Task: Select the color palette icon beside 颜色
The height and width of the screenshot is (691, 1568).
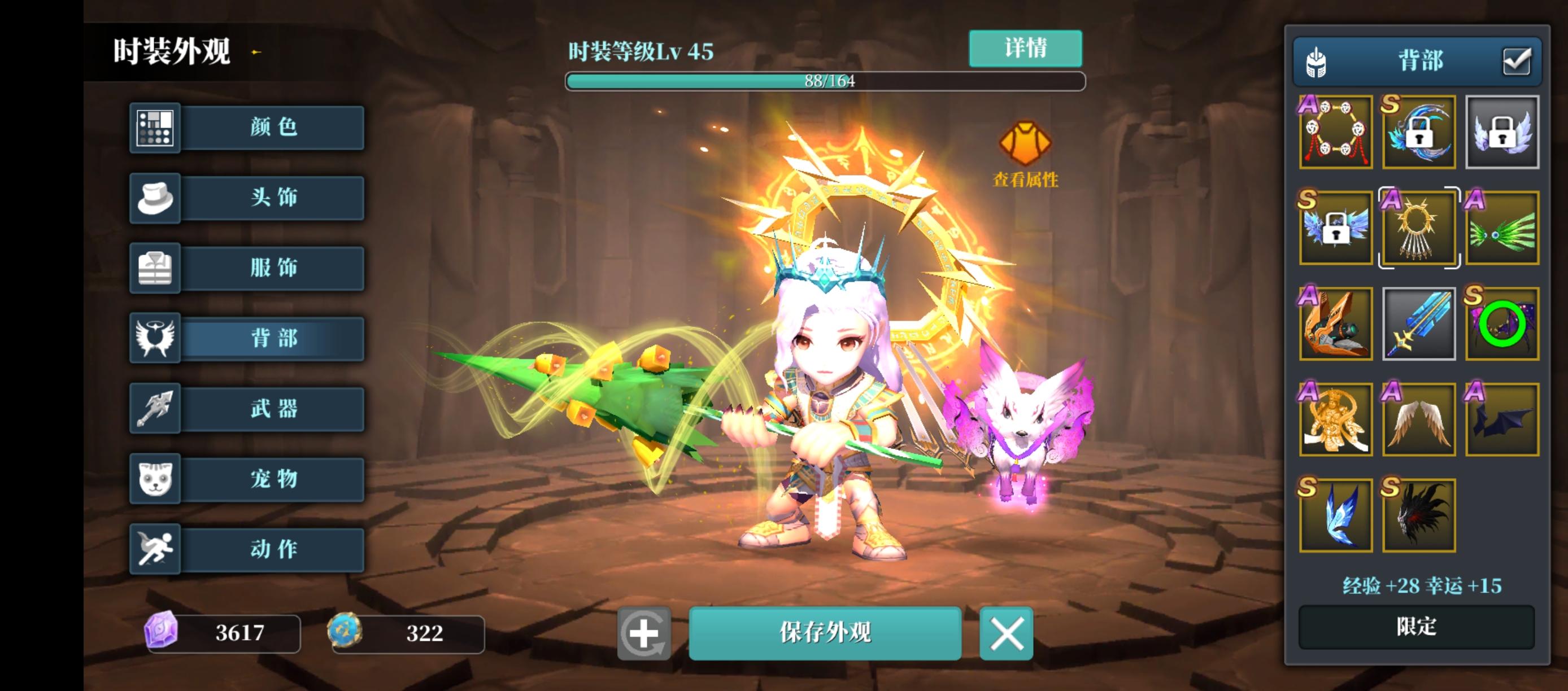Action: point(155,127)
